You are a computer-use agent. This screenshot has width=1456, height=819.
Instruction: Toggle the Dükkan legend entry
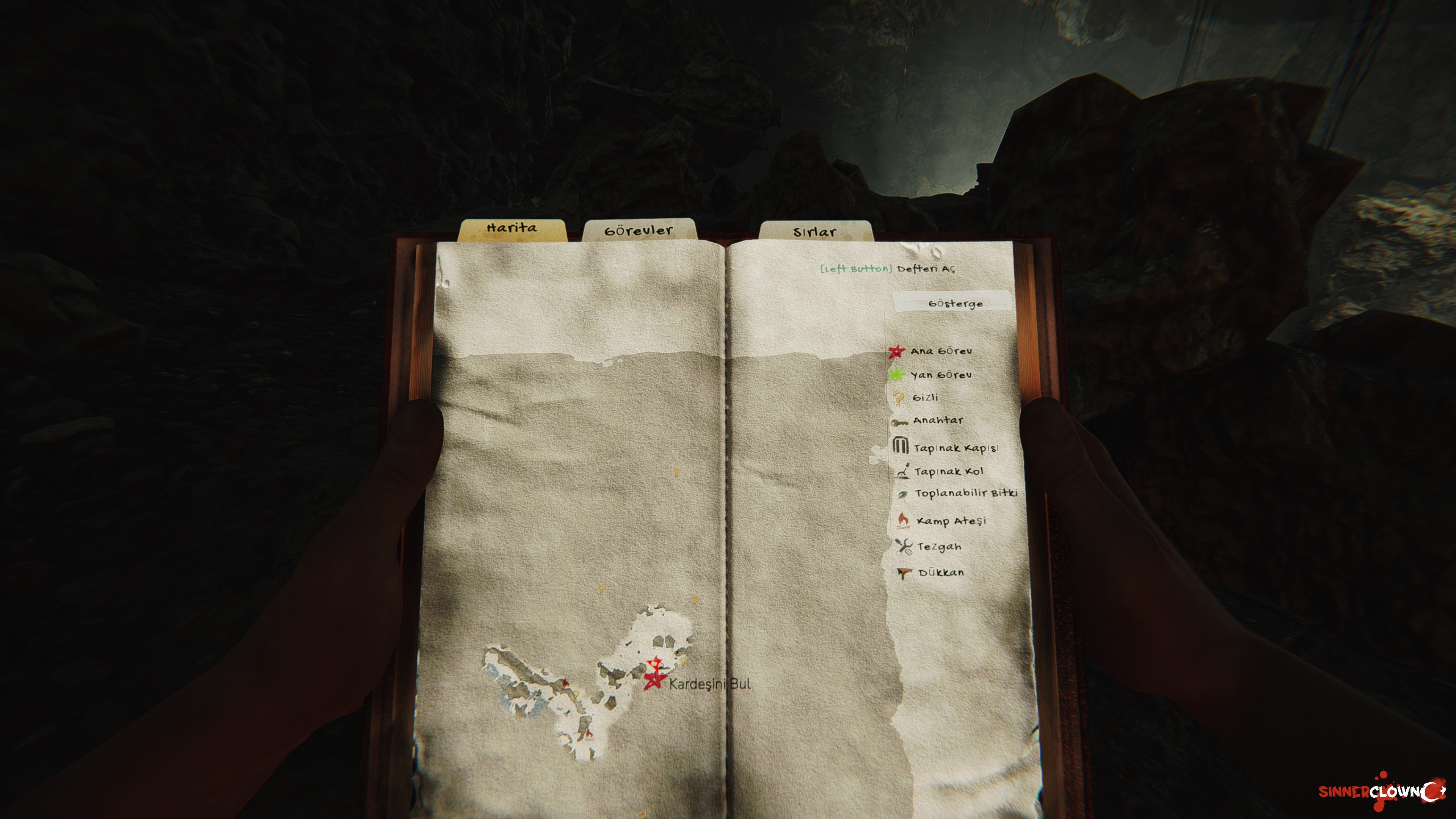click(940, 573)
